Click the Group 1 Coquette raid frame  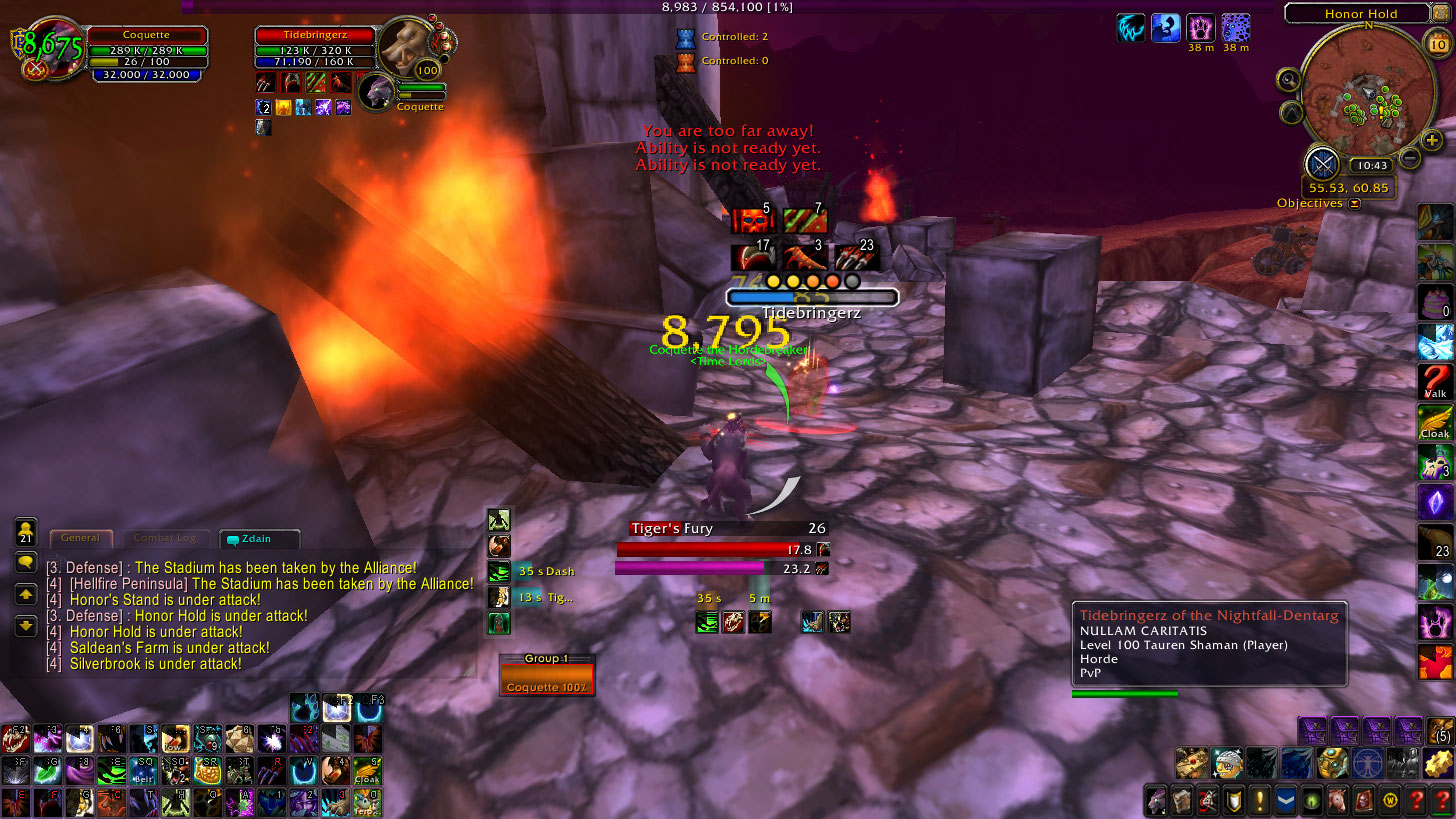pos(547,680)
